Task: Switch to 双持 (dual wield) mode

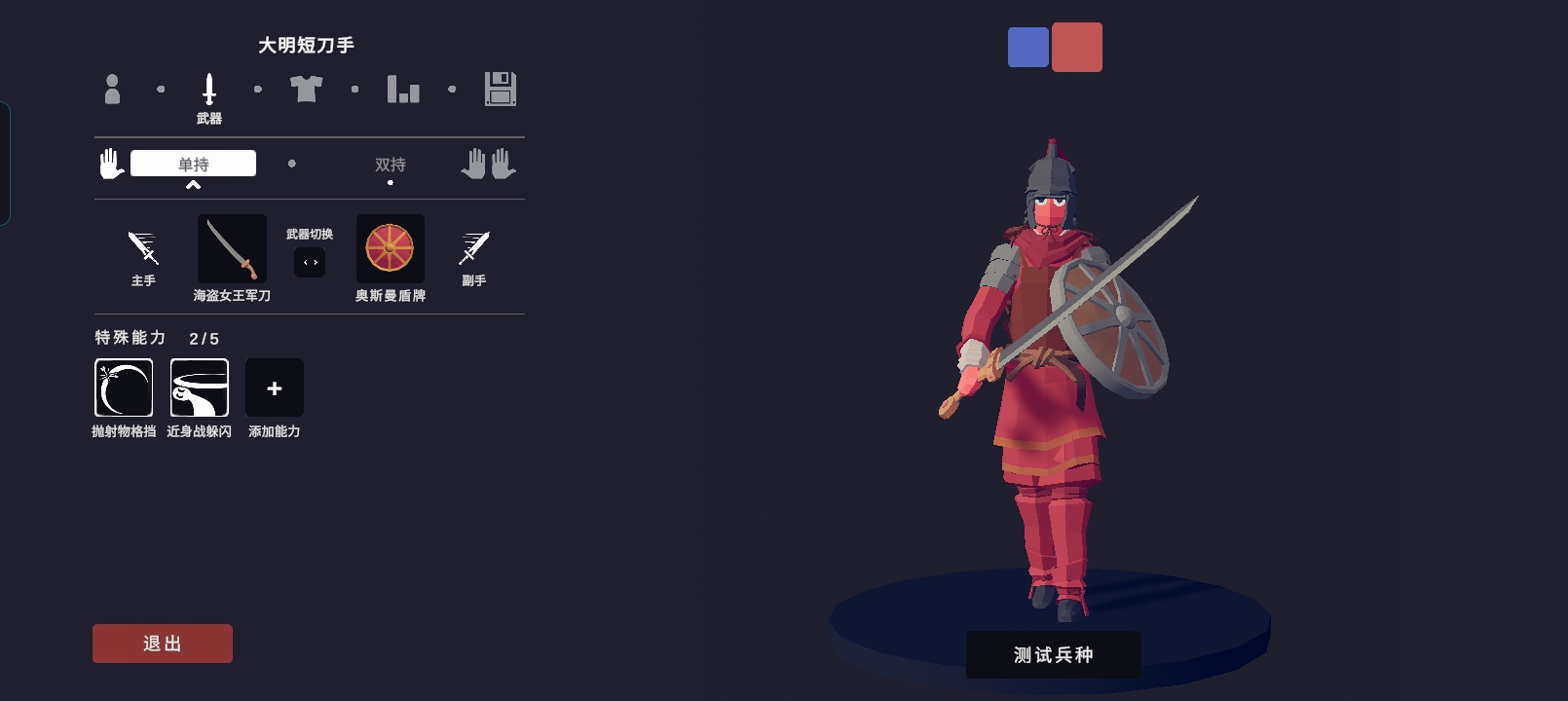Action: [390, 166]
